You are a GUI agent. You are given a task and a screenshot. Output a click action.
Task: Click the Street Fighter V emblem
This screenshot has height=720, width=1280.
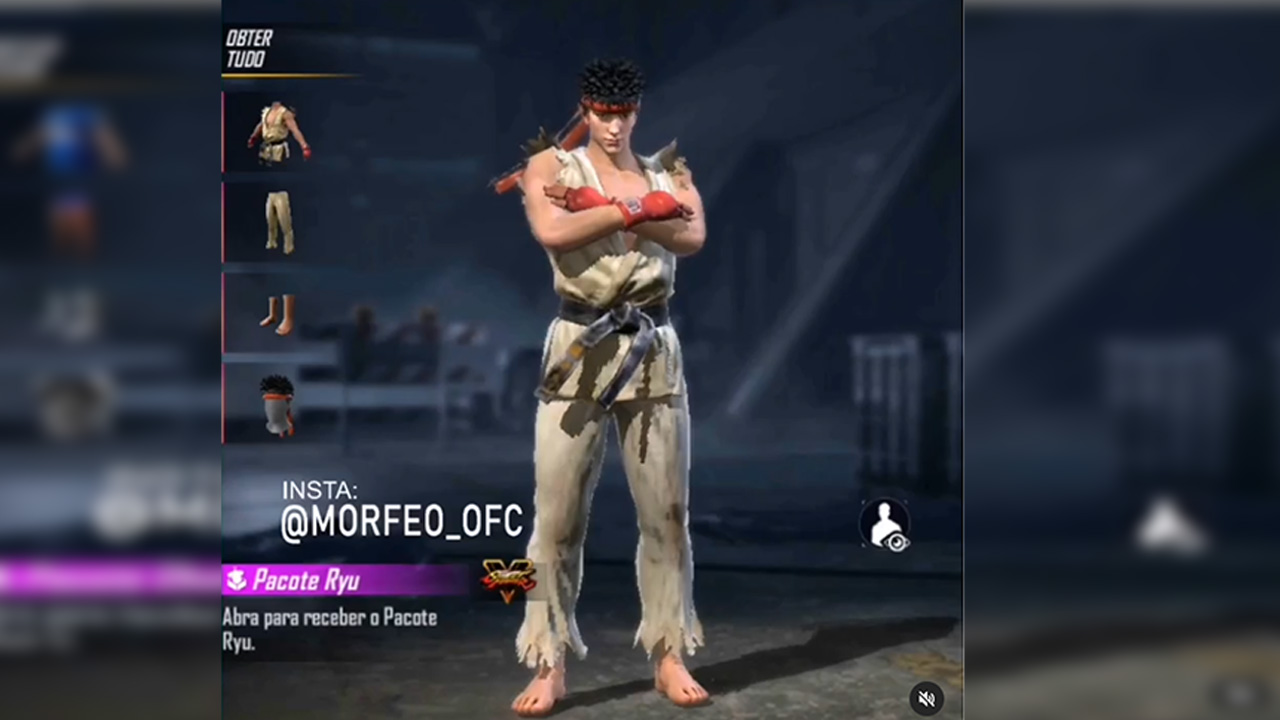point(508,582)
